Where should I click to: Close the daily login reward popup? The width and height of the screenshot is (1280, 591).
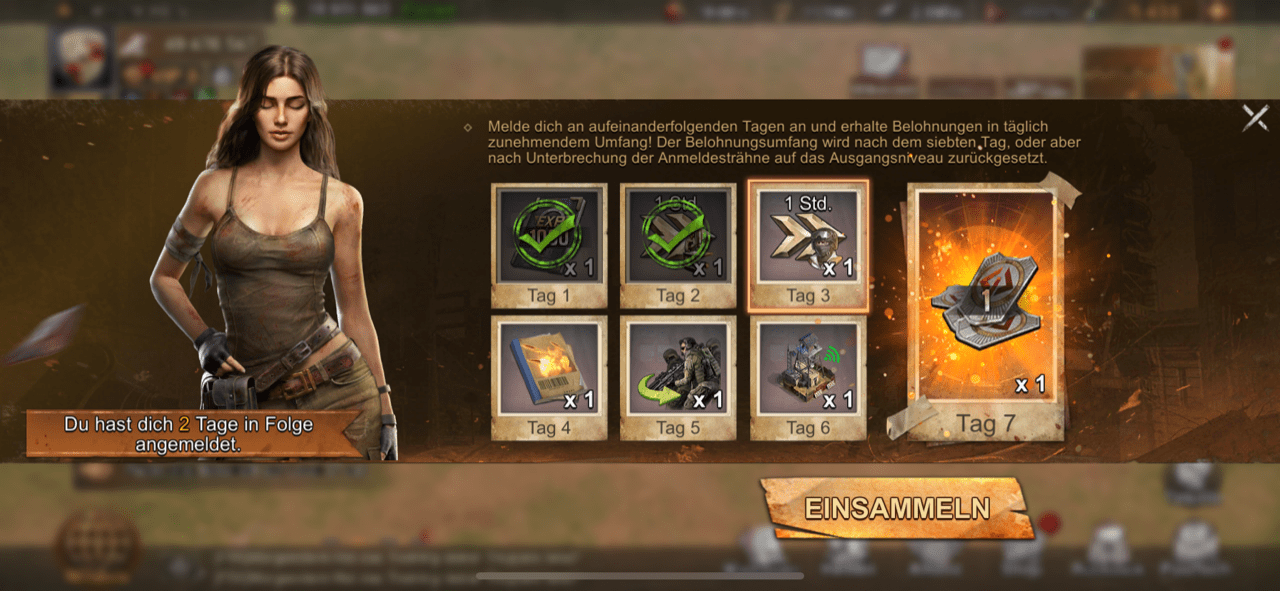(x=1255, y=118)
